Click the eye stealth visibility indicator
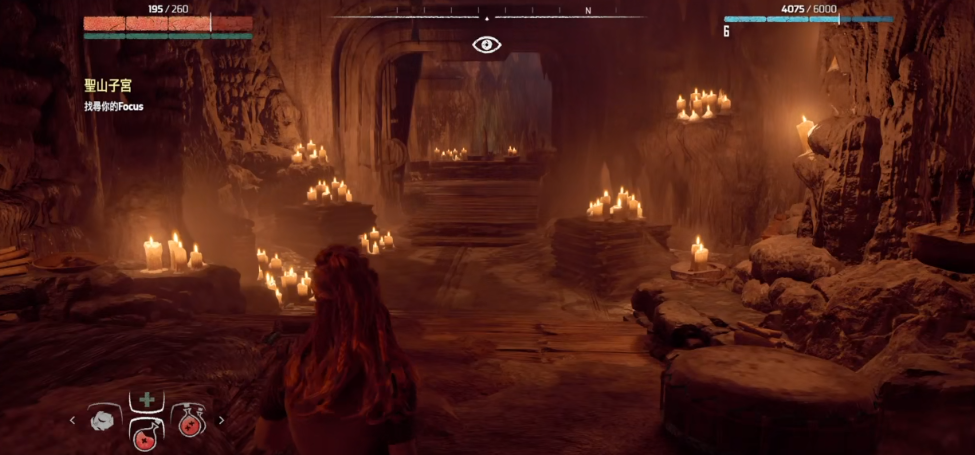 coord(487,44)
